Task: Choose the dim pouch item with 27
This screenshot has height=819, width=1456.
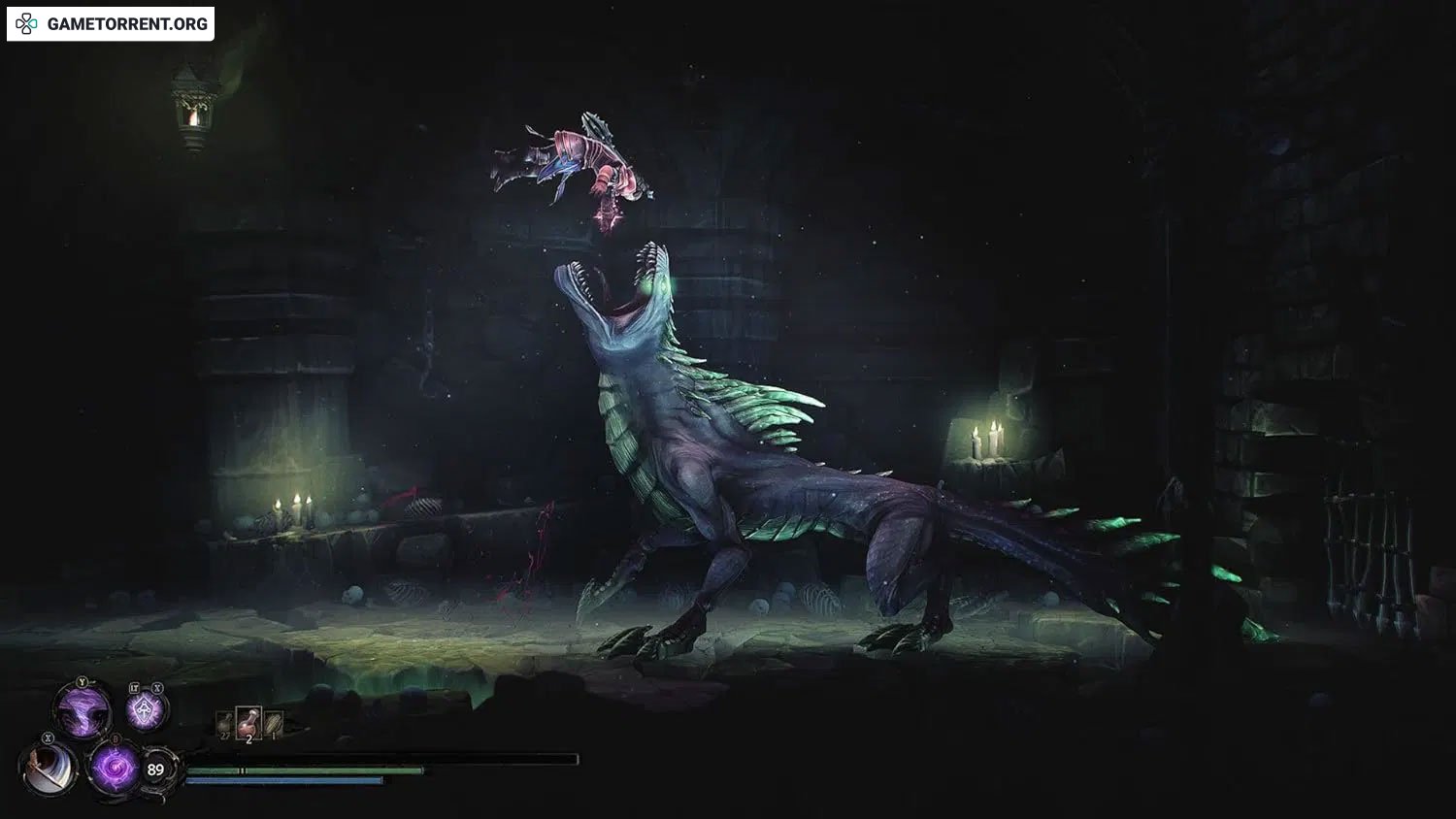Action: point(226,723)
